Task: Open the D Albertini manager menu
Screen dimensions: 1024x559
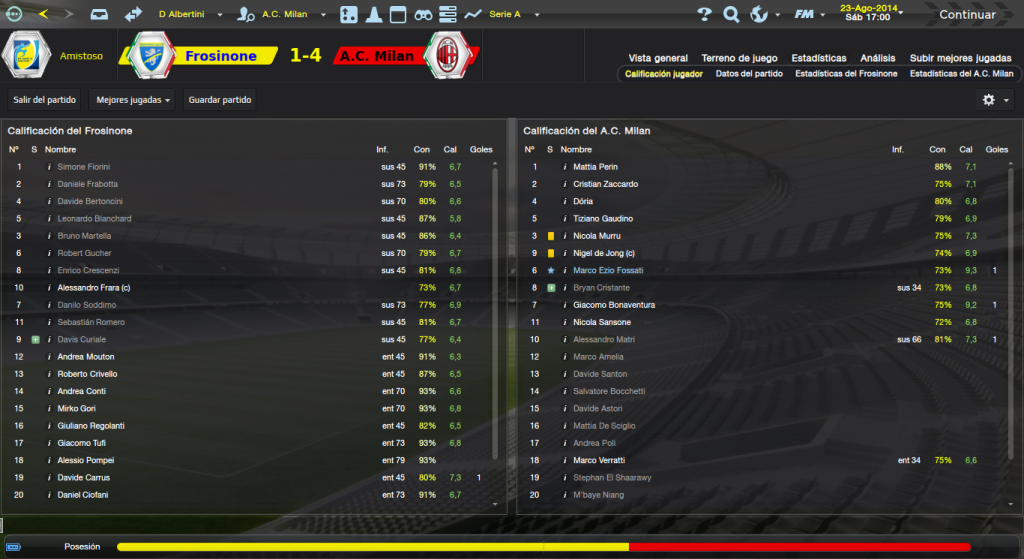Action: [187, 15]
